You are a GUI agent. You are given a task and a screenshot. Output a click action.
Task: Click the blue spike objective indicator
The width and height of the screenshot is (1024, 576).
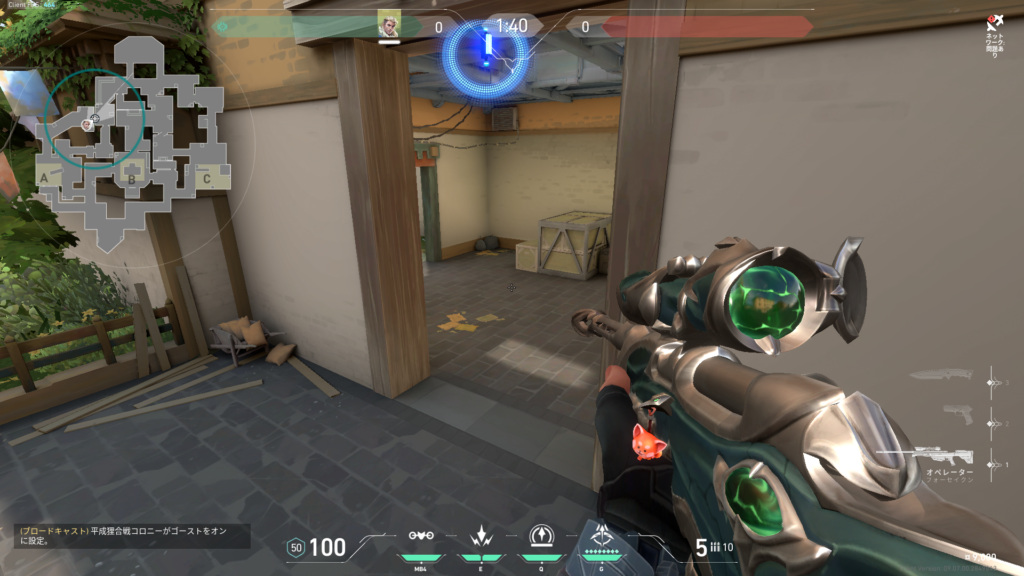click(x=488, y=50)
